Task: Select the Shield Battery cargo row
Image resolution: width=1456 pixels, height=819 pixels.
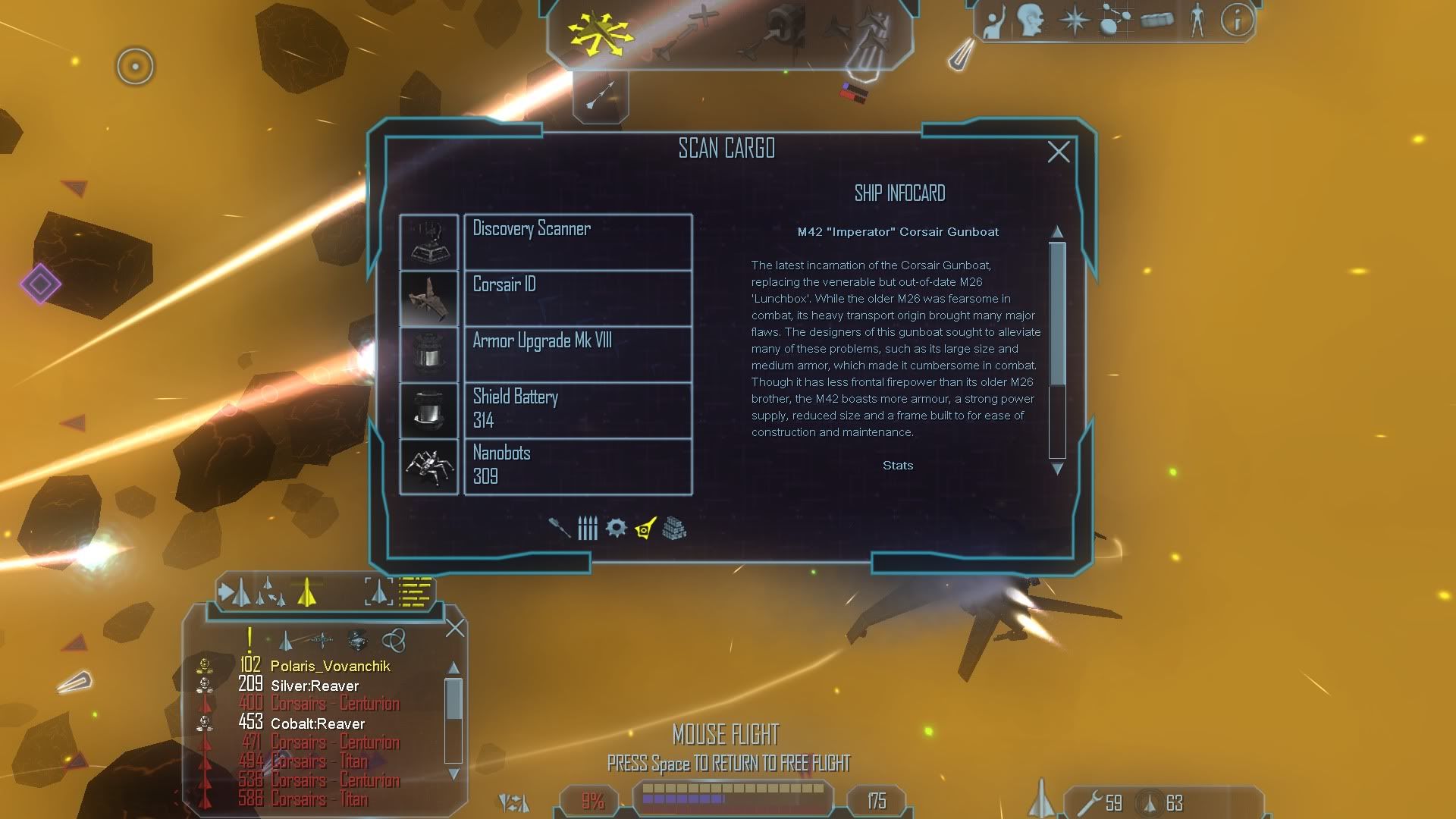Action: 577,410
